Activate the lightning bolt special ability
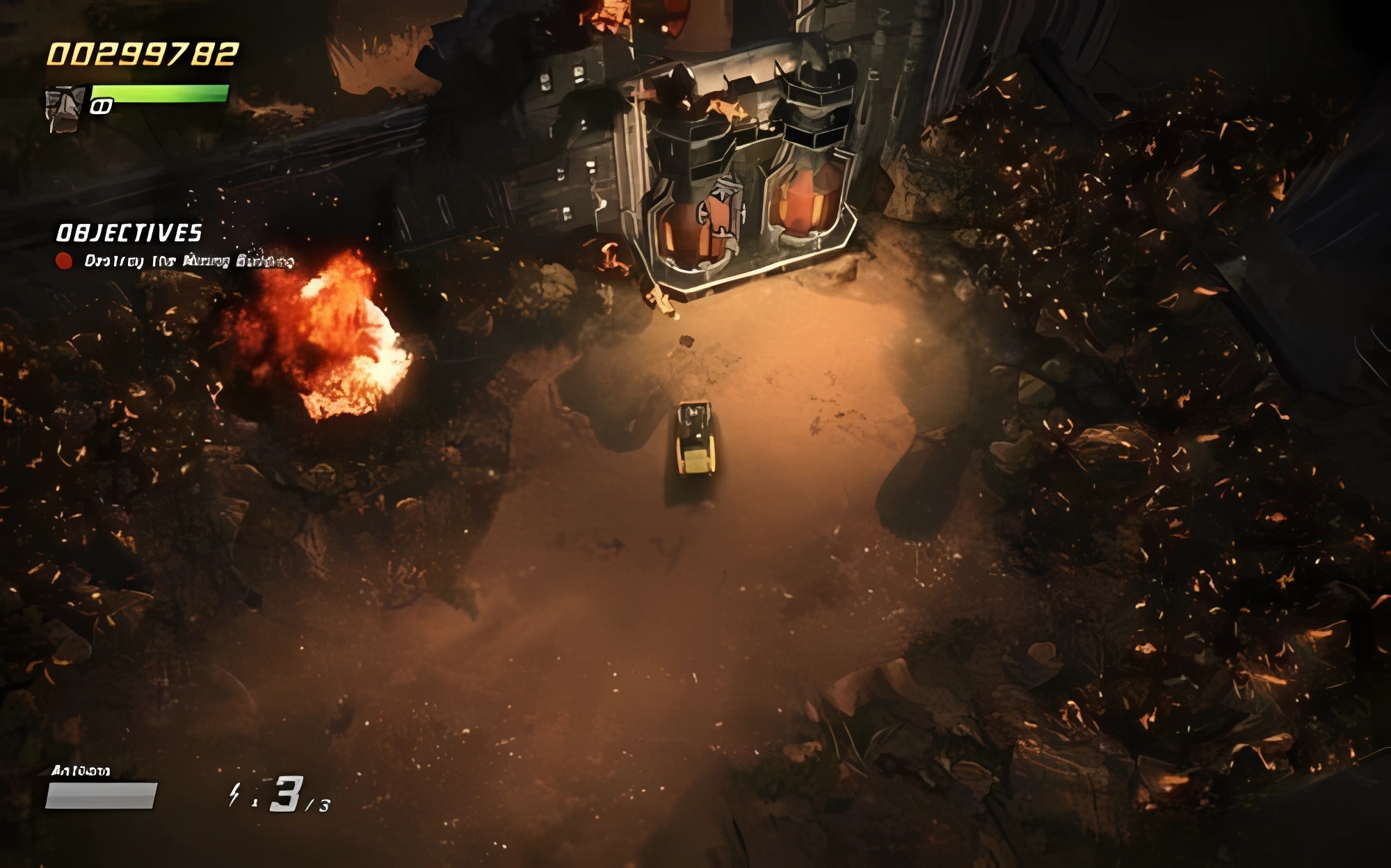Image resolution: width=1391 pixels, height=868 pixels. (235, 794)
